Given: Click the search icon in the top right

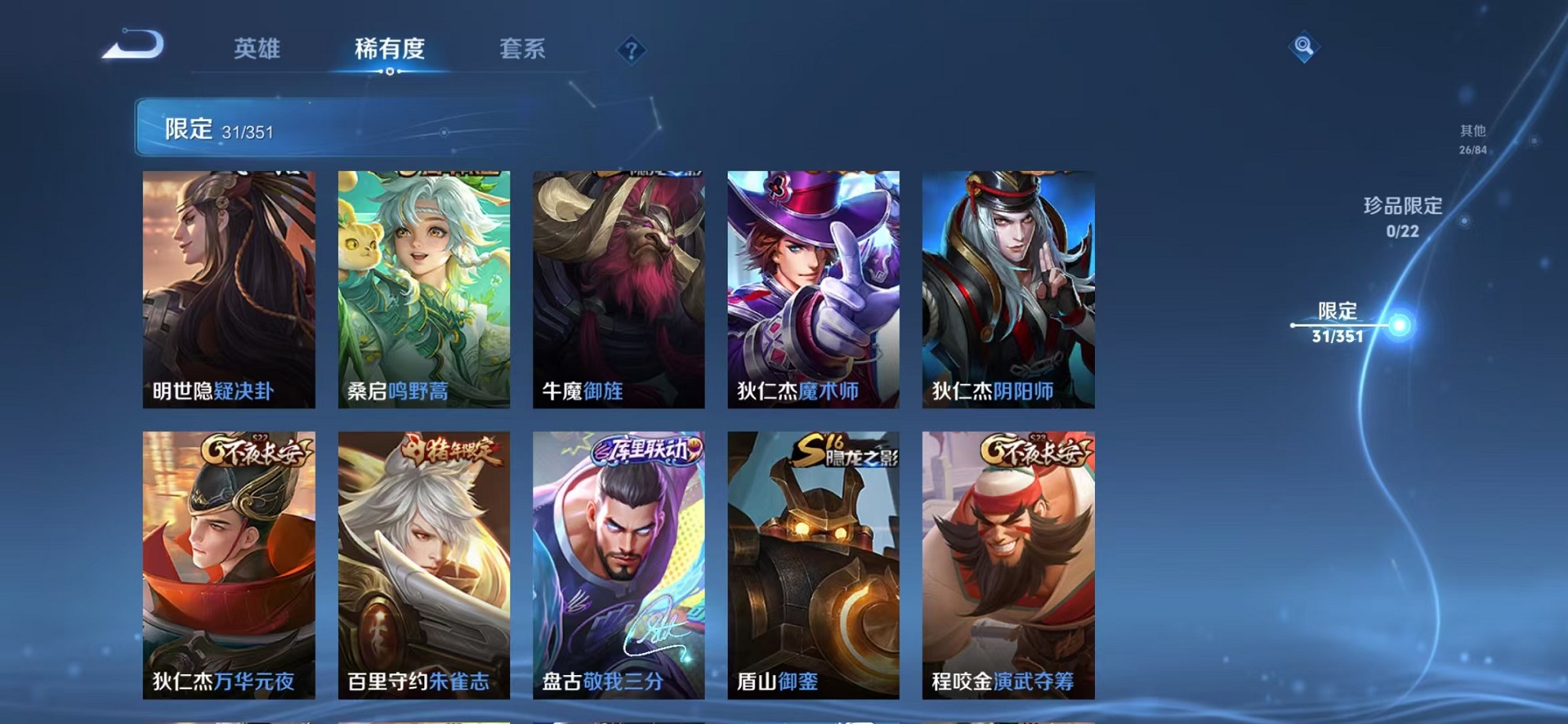Looking at the screenshot, I should 1305,47.
